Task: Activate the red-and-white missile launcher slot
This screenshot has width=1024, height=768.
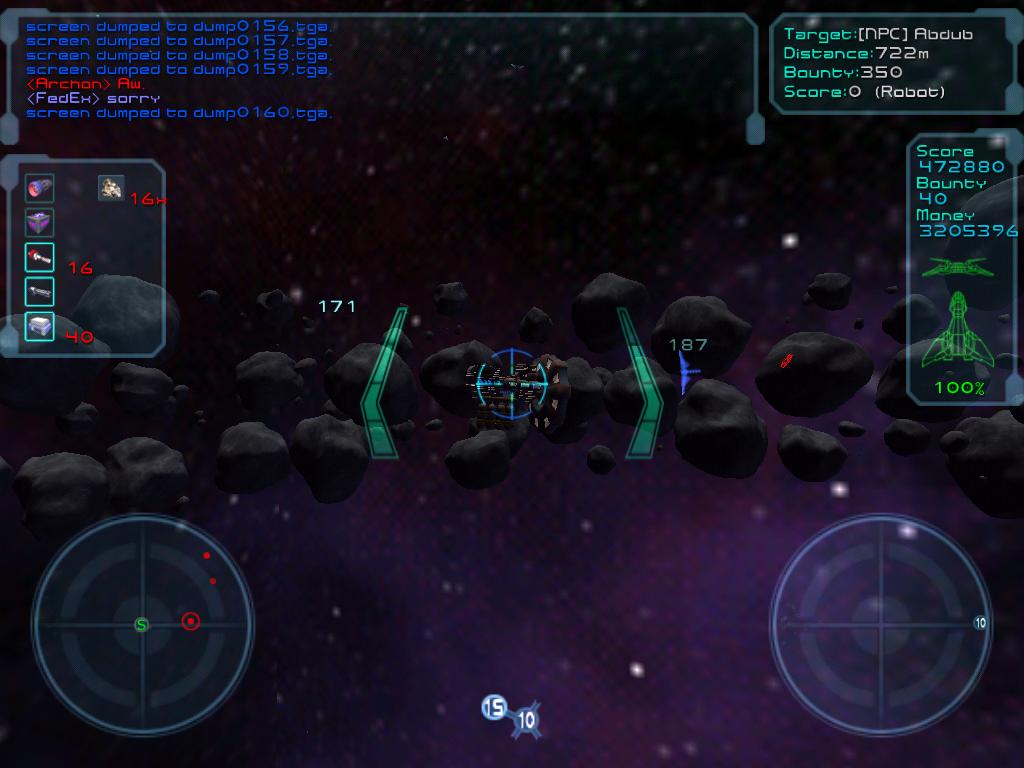Action: coord(40,258)
